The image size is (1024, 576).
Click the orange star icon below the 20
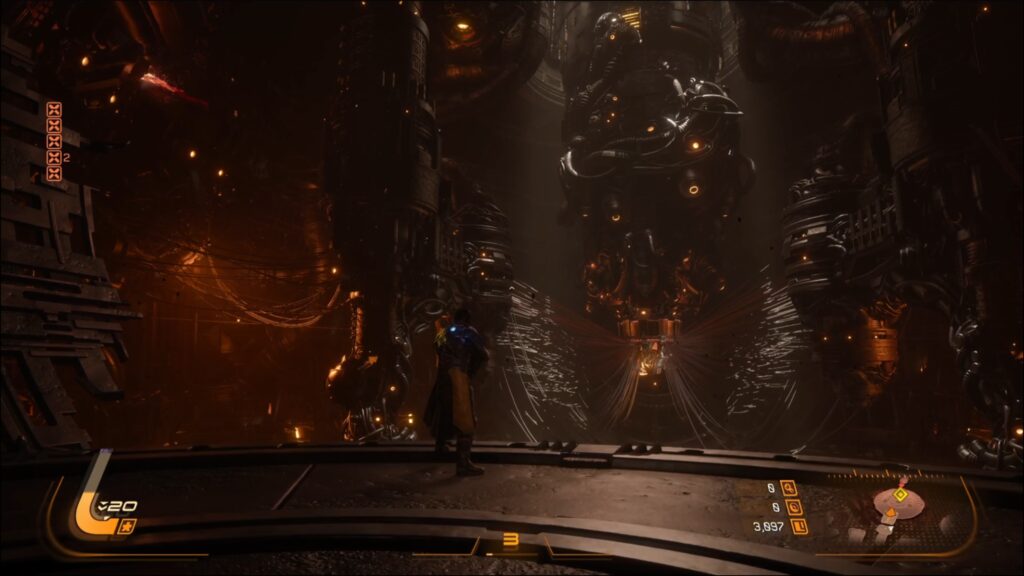pos(126,526)
